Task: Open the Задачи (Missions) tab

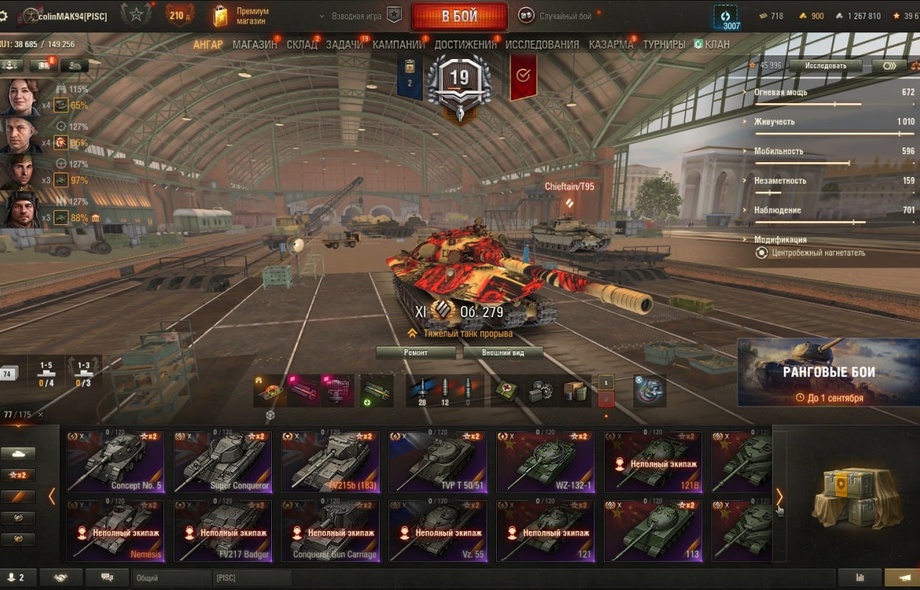Action: (345, 45)
